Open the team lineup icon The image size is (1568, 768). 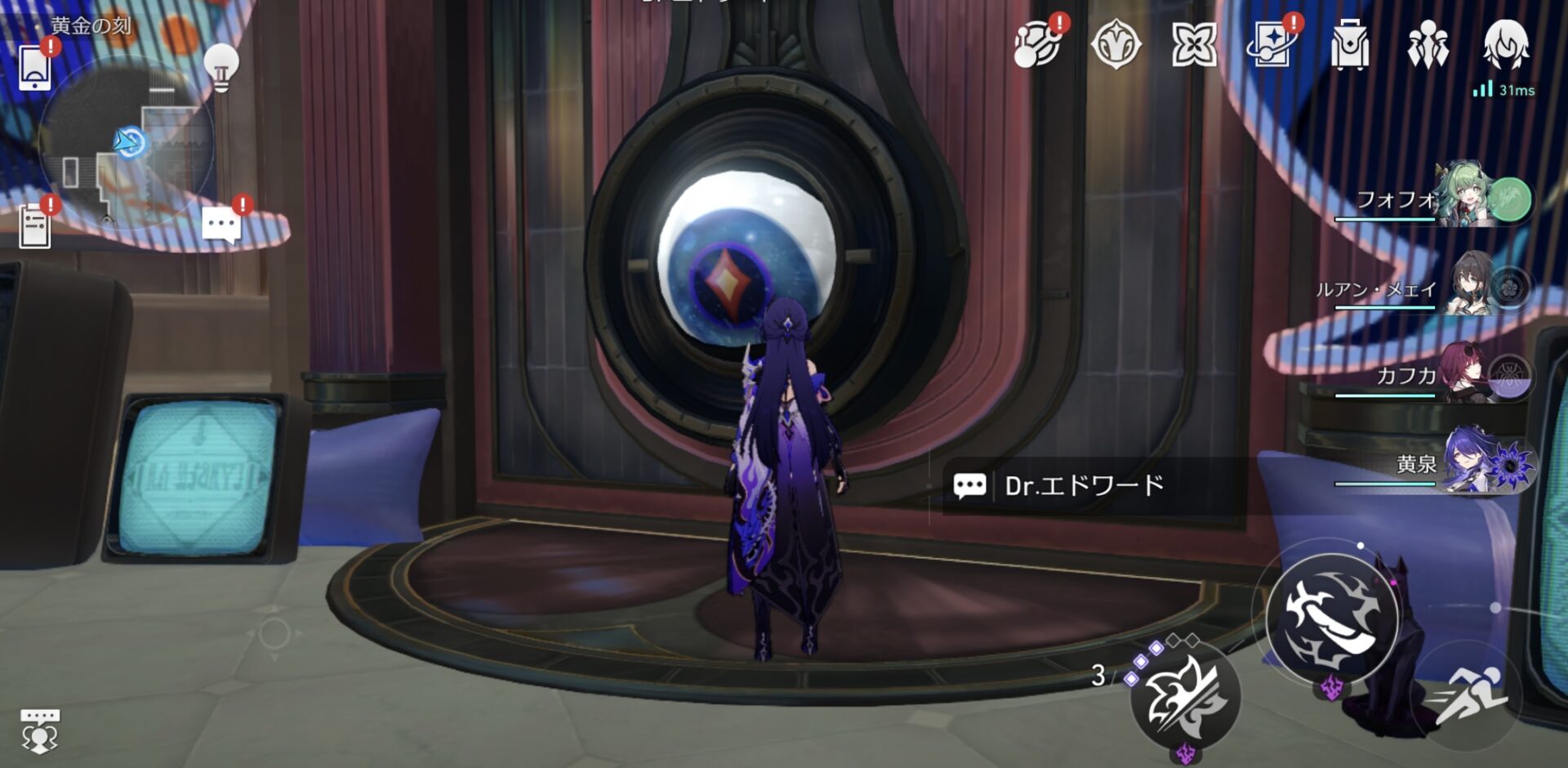[1428, 45]
